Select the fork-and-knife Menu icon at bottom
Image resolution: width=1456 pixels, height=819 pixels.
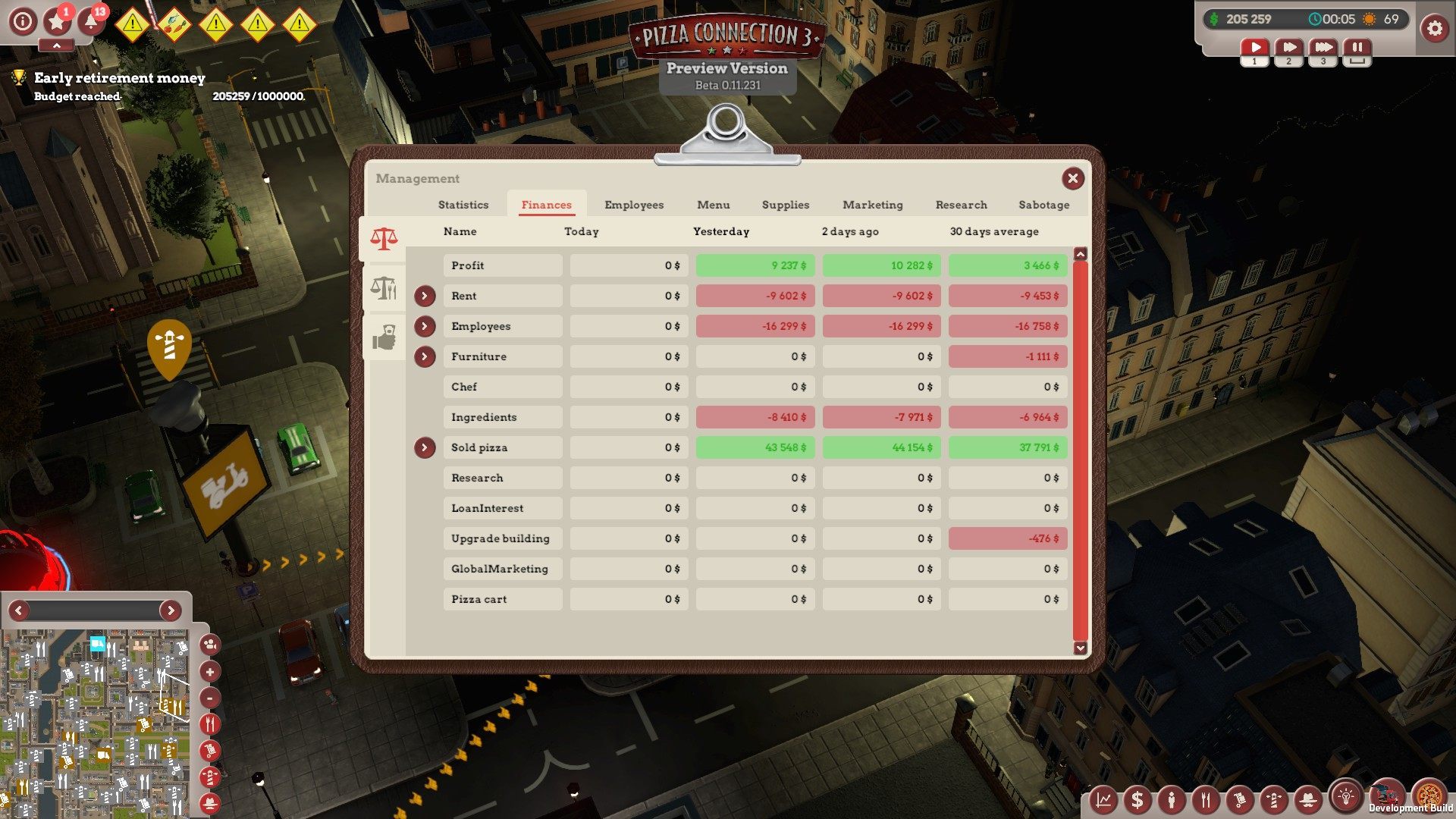tap(1206, 799)
